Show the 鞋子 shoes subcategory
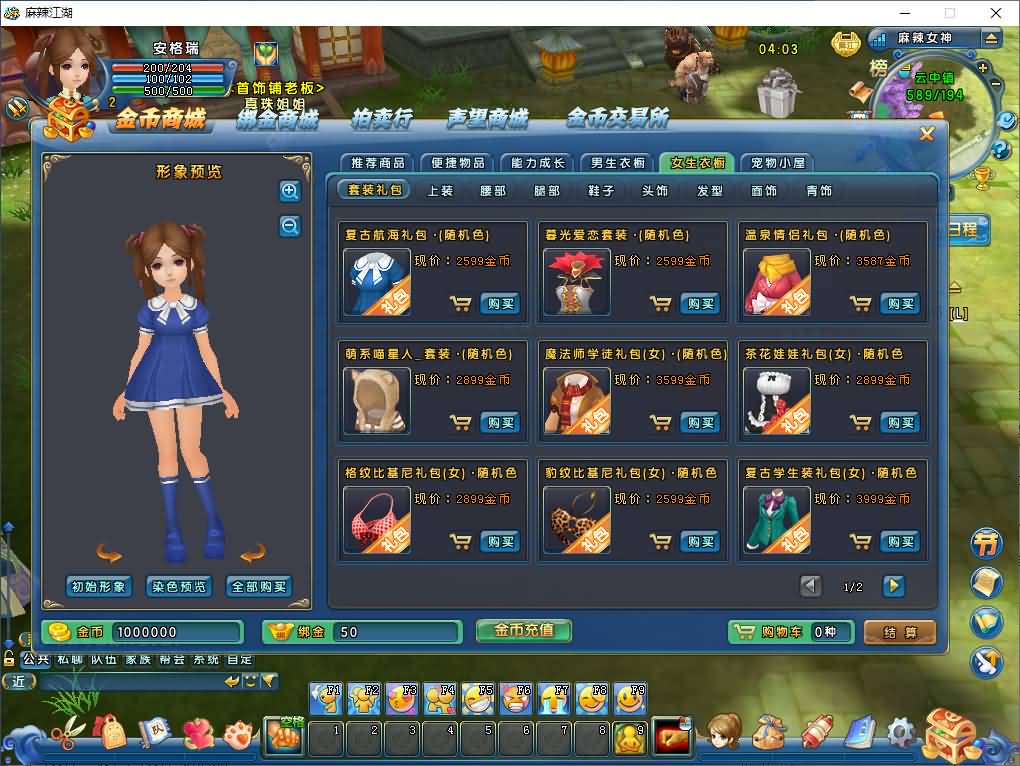The height and width of the screenshot is (766, 1020). pyautogui.click(x=601, y=190)
